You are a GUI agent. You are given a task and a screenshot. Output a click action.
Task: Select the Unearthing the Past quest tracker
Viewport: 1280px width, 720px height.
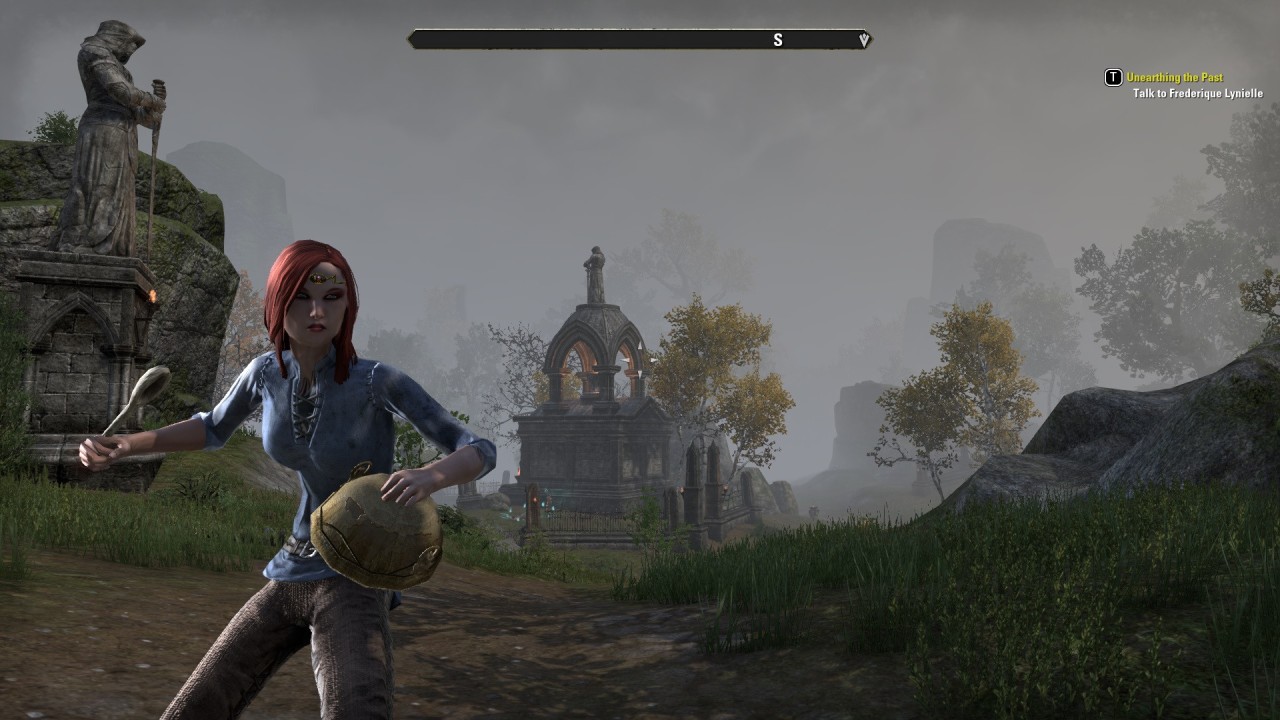tap(1174, 77)
